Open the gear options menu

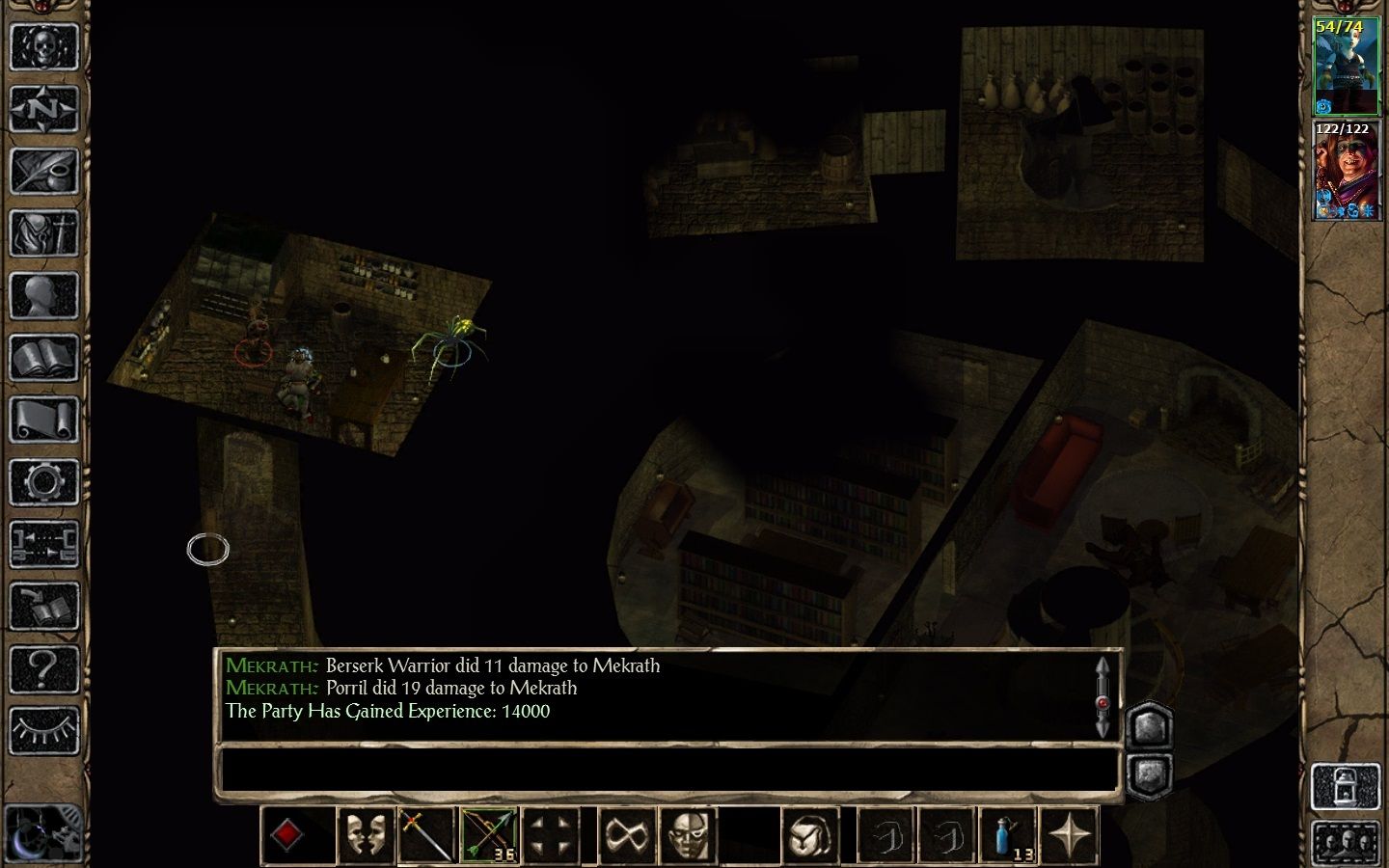pos(43,482)
